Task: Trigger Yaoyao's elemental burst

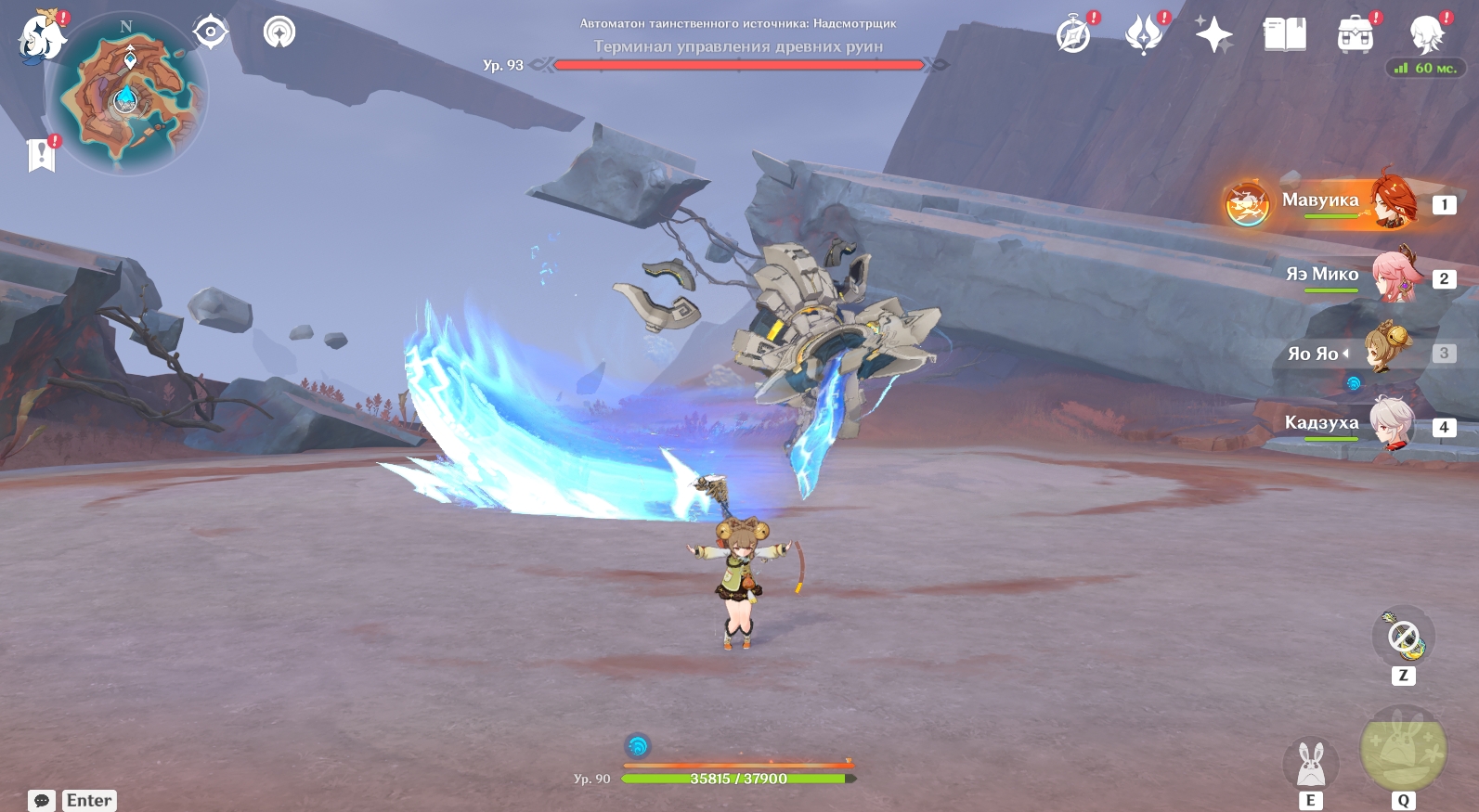Action: (x=1402, y=749)
